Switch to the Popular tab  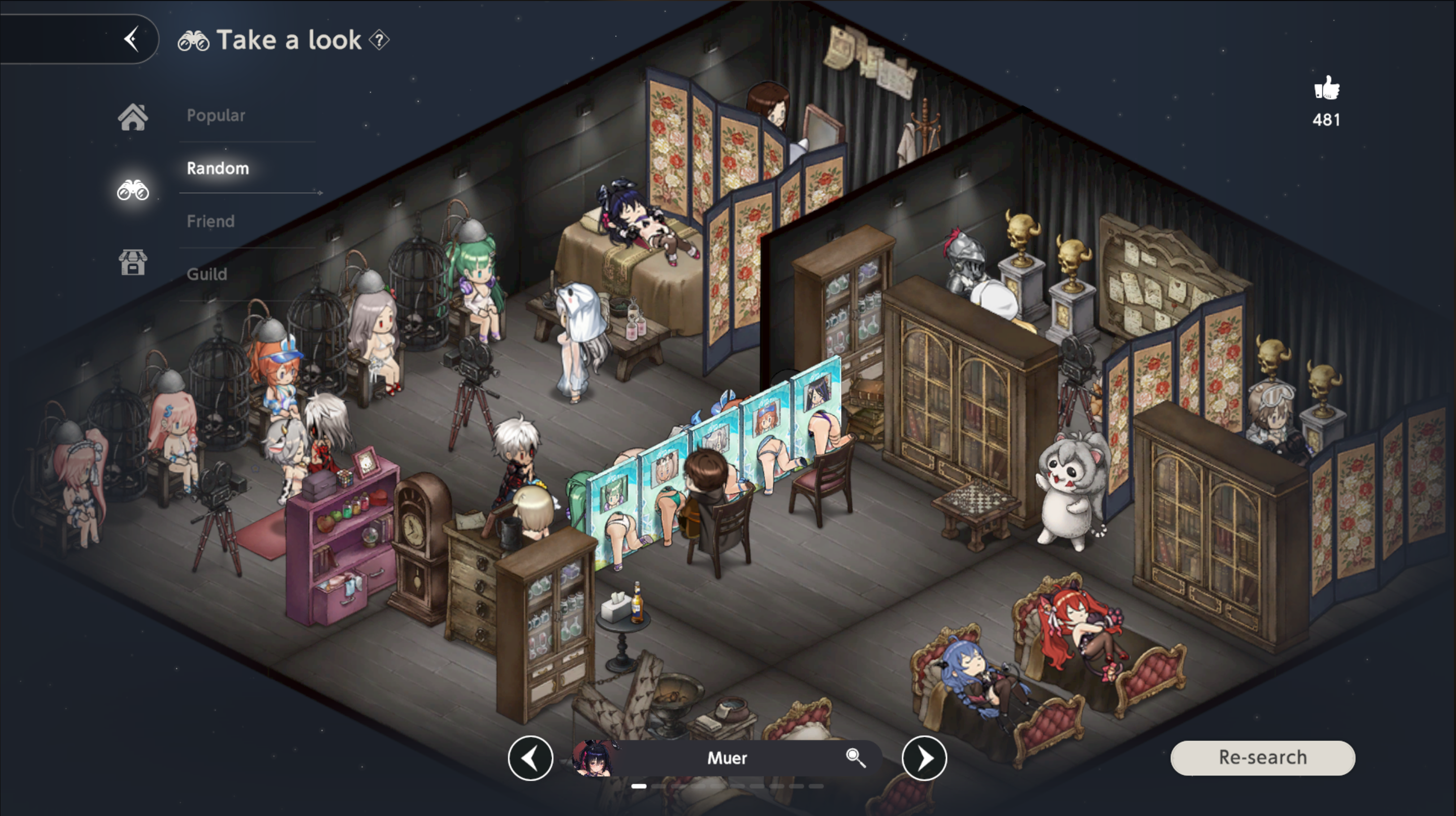(216, 115)
